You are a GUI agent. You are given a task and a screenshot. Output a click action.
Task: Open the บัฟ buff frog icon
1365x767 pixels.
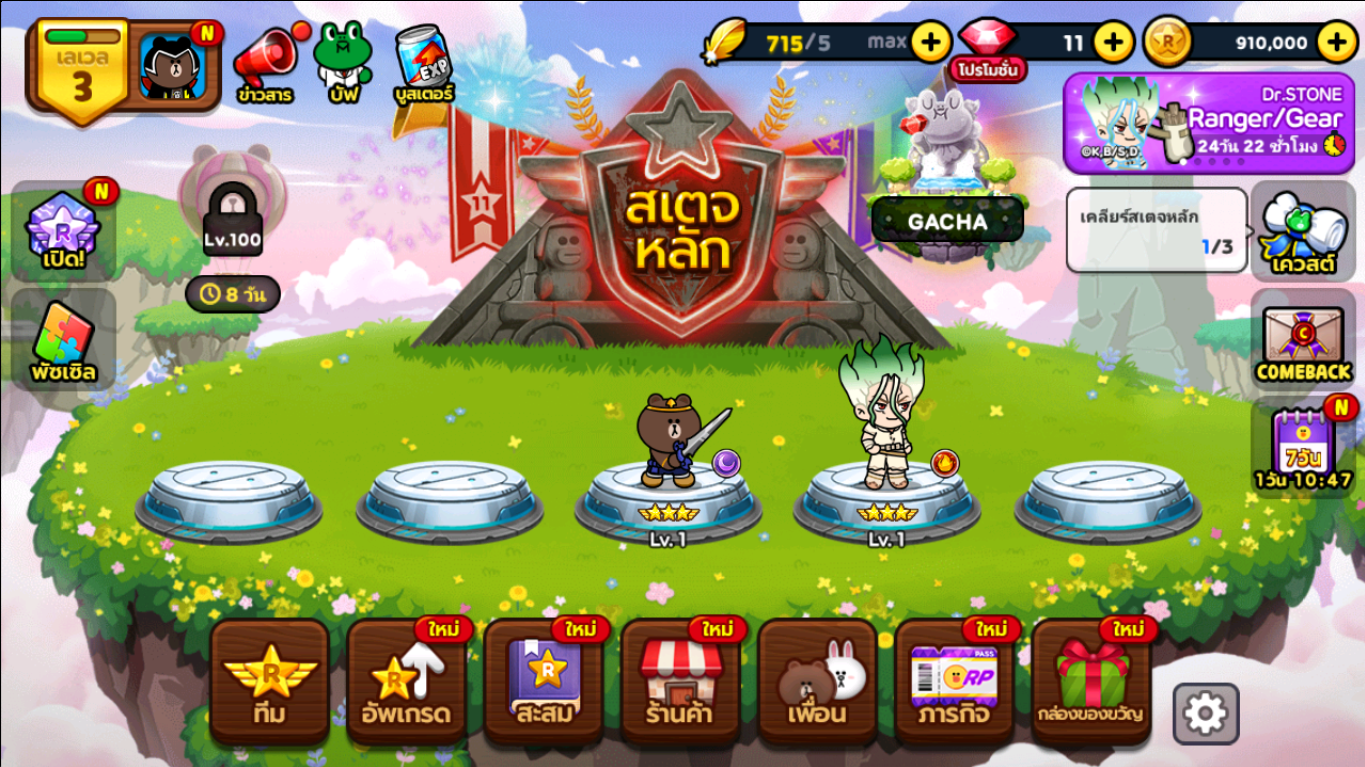tap(343, 63)
